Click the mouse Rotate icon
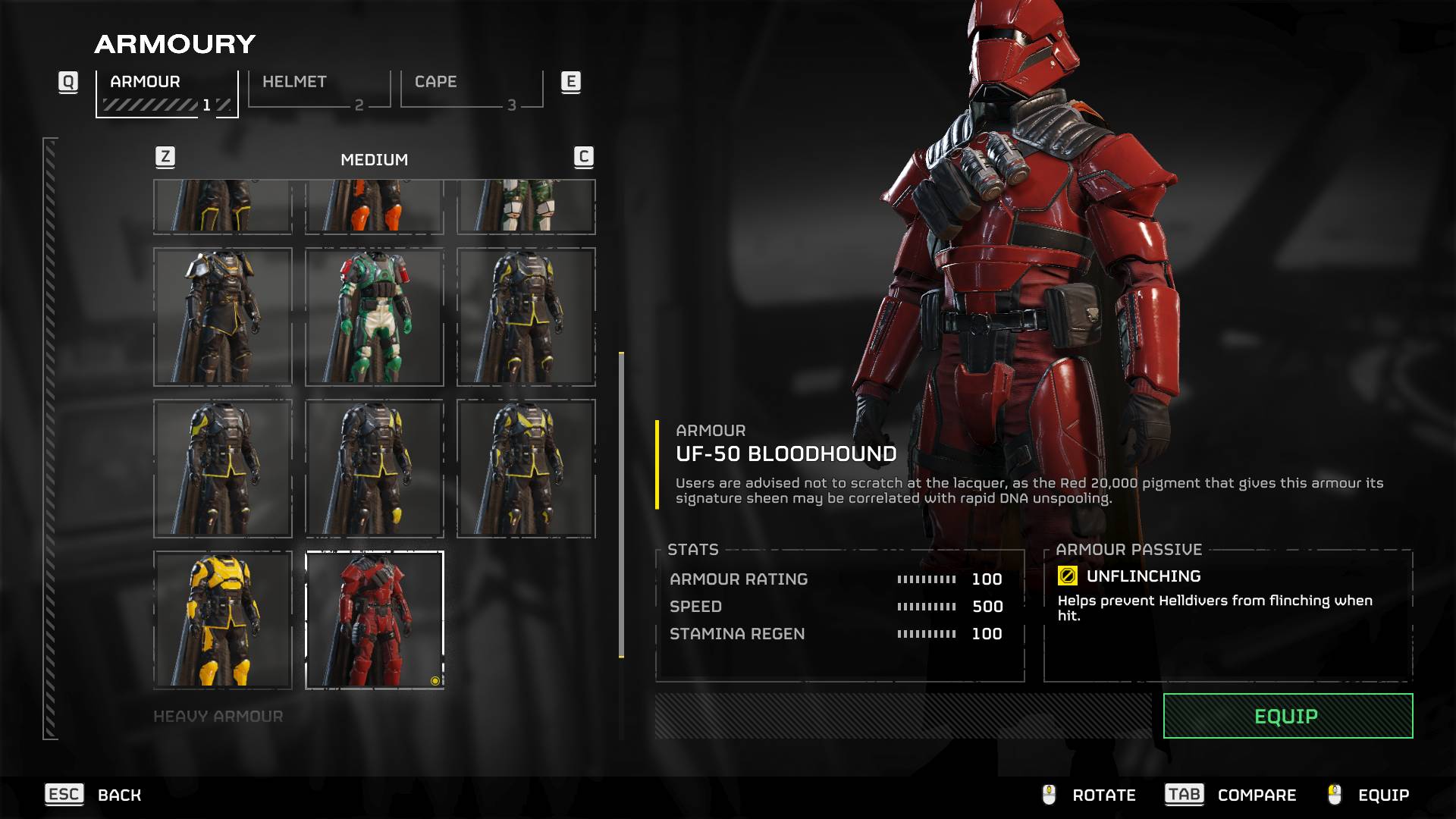The image size is (1456, 819). click(1049, 795)
